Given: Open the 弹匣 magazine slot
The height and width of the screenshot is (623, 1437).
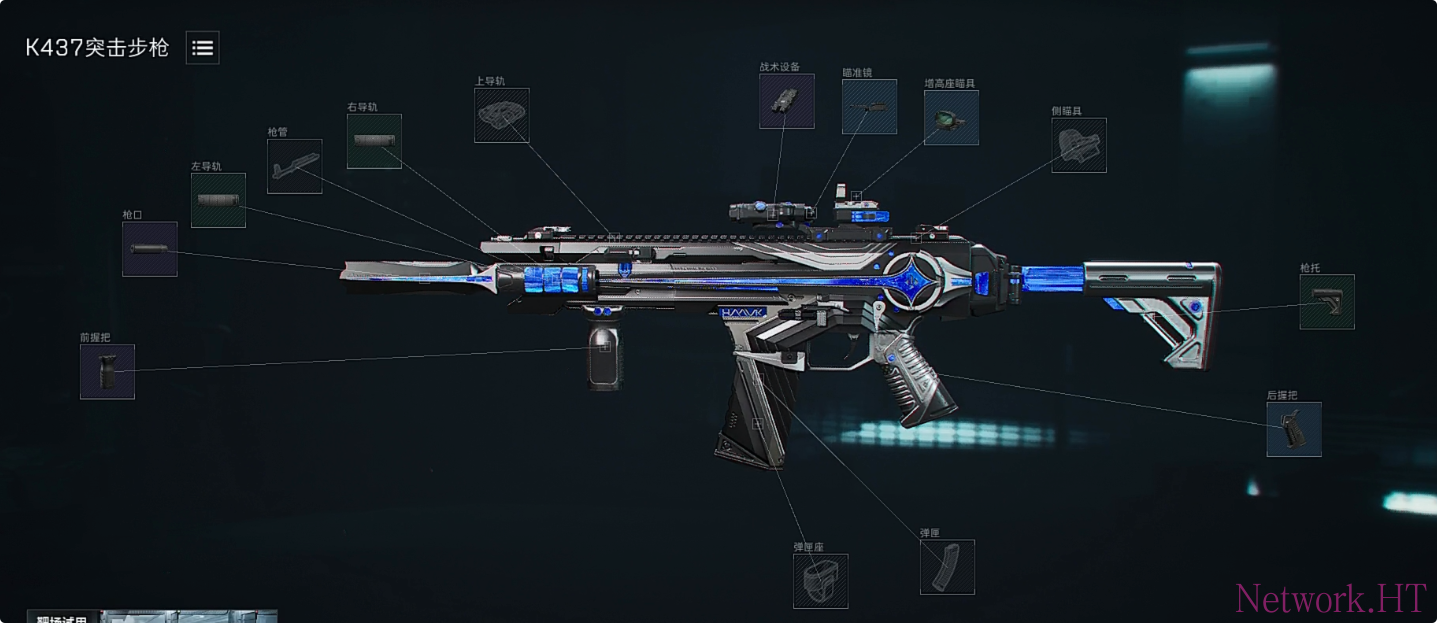Looking at the screenshot, I should click(947, 567).
